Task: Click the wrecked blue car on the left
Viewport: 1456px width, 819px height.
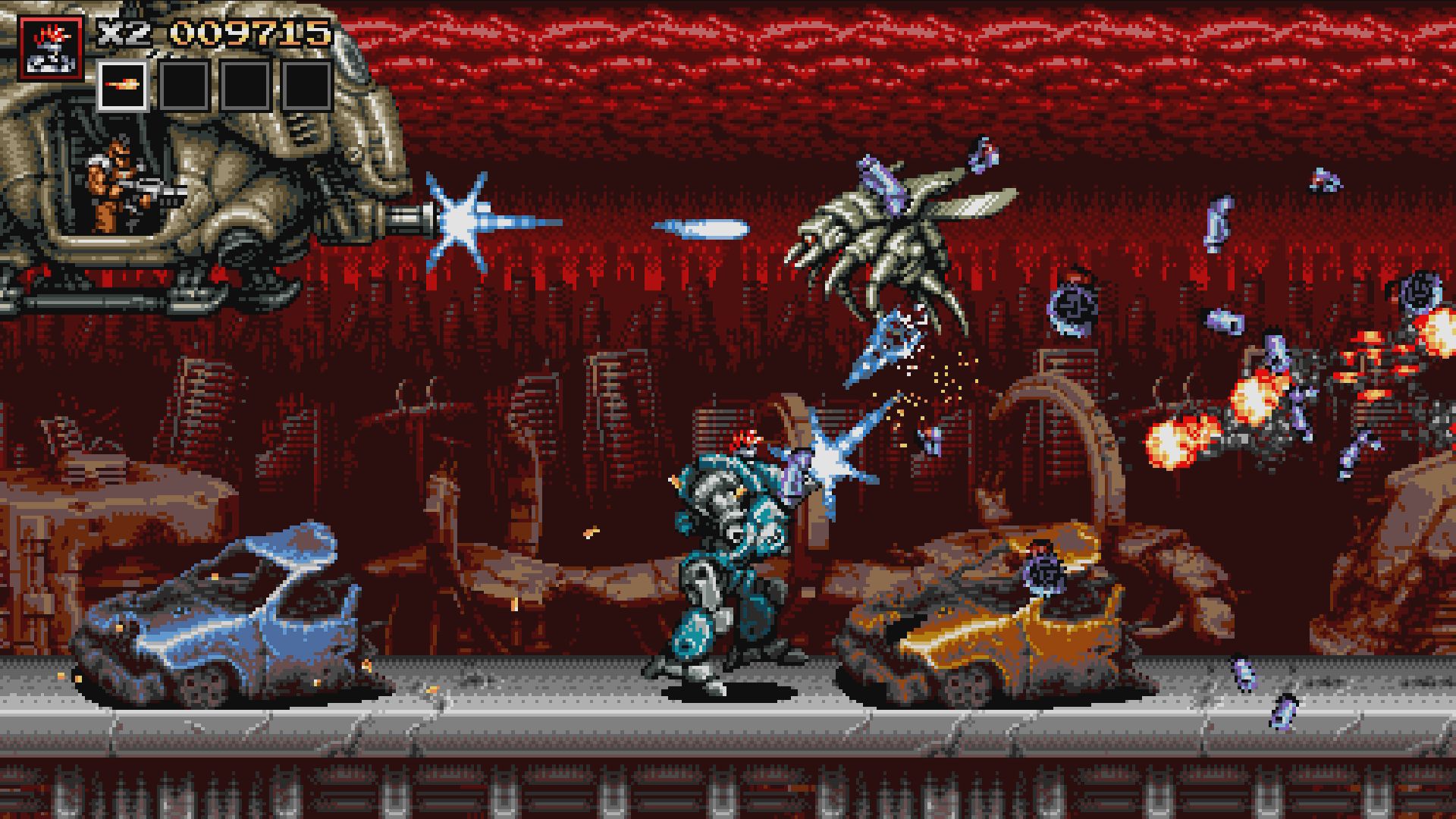Action: [x=227, y=607]
